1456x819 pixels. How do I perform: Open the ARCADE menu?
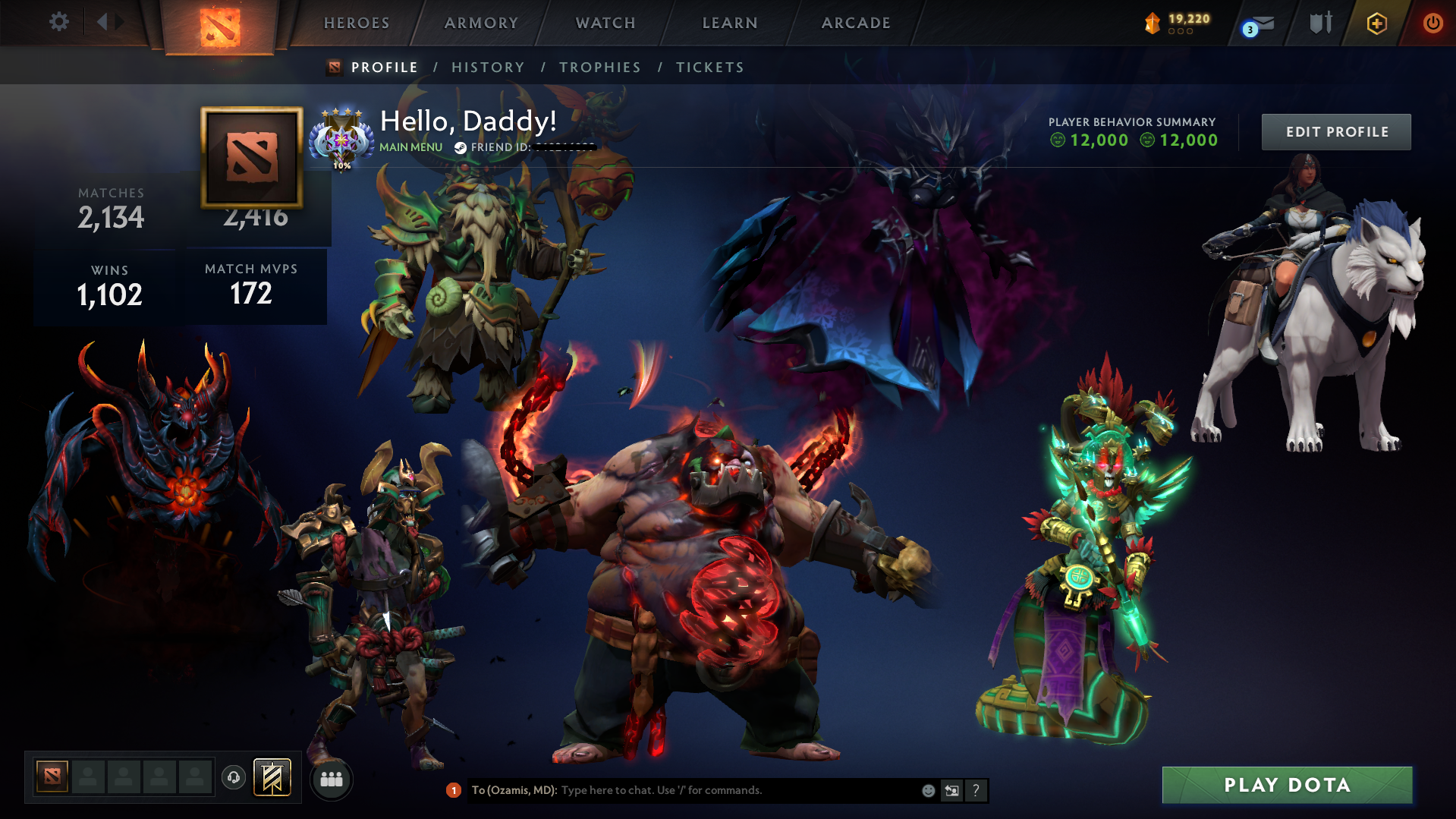click(855, 23)
